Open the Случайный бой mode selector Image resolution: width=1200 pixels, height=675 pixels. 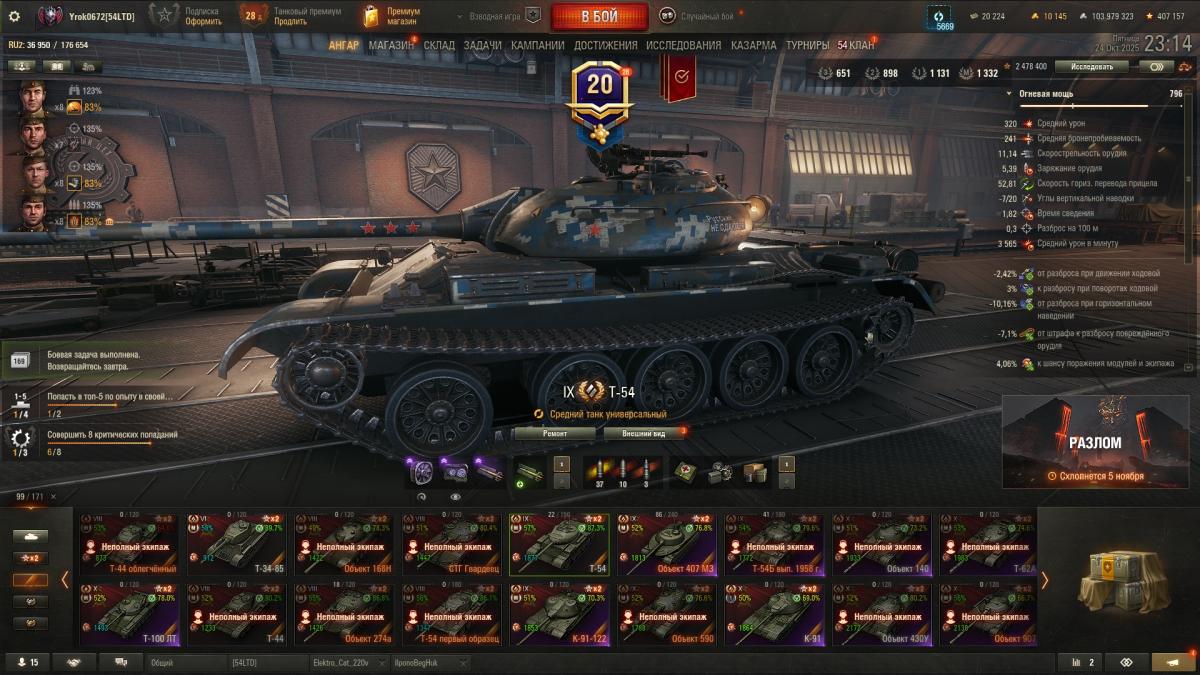(696, 16)
